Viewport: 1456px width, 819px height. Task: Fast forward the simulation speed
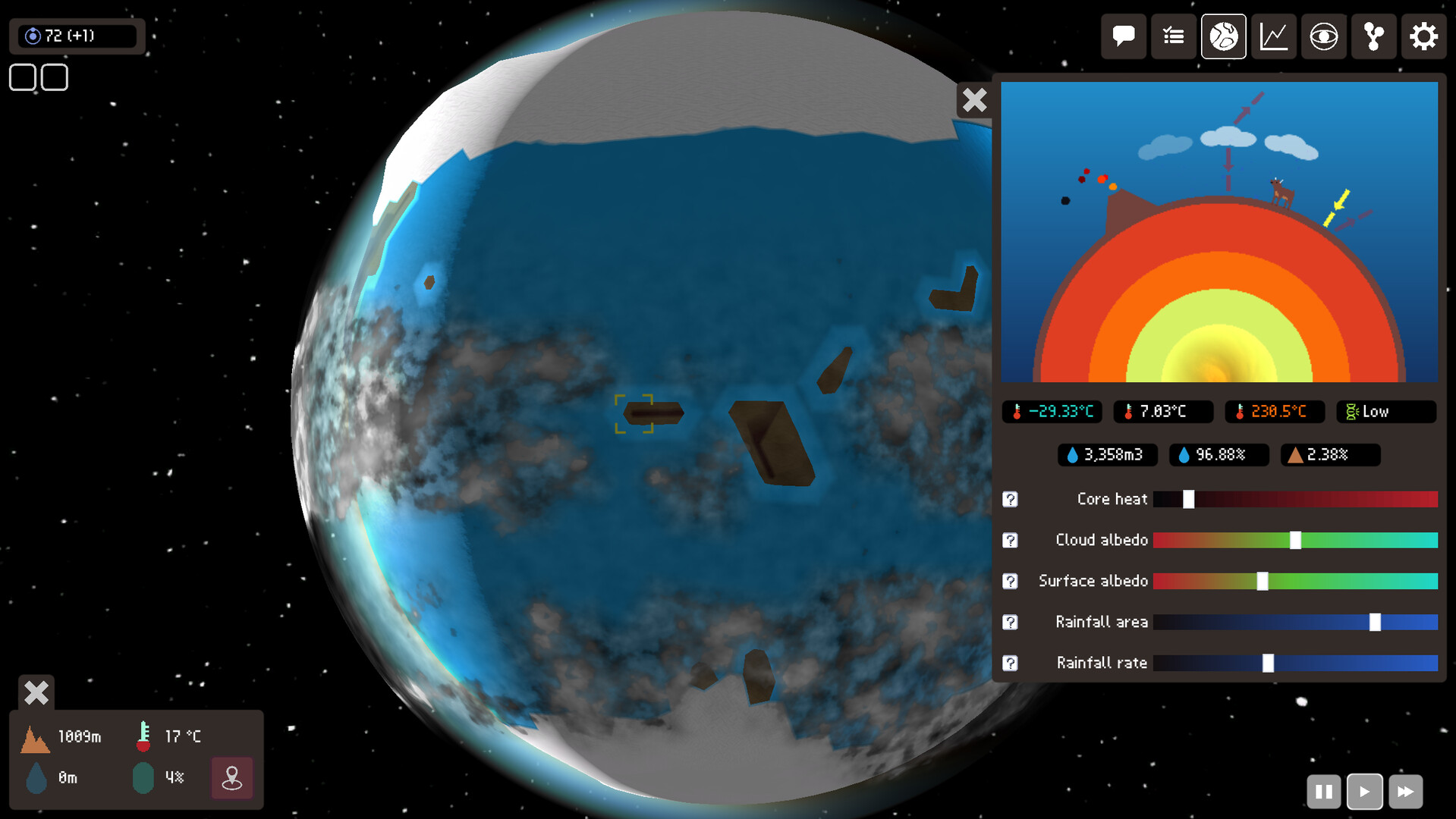point(1405,791)
